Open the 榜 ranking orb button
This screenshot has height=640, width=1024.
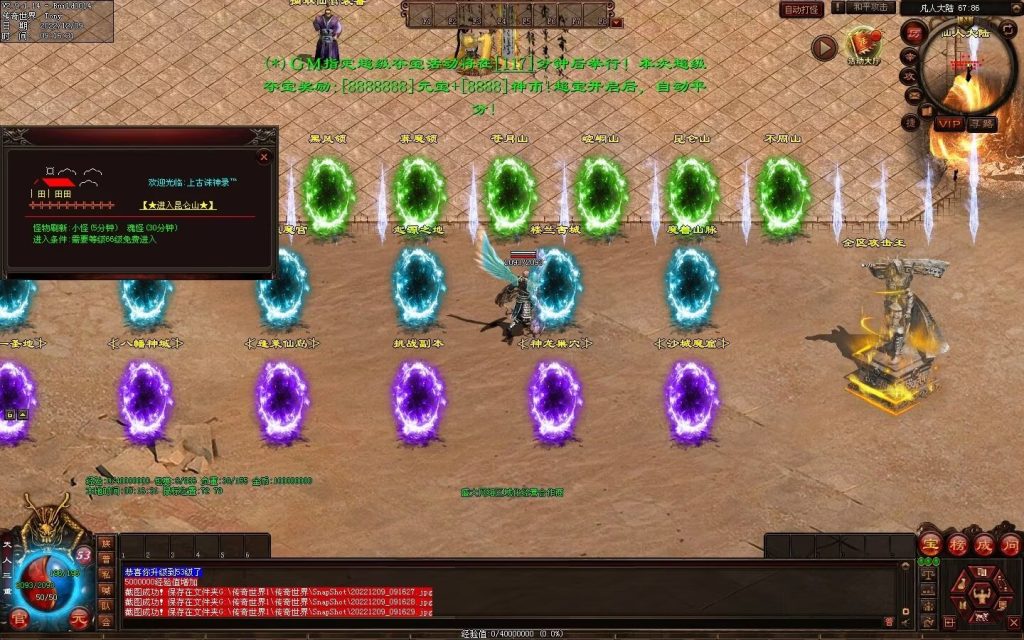click(x=957, y=545)
